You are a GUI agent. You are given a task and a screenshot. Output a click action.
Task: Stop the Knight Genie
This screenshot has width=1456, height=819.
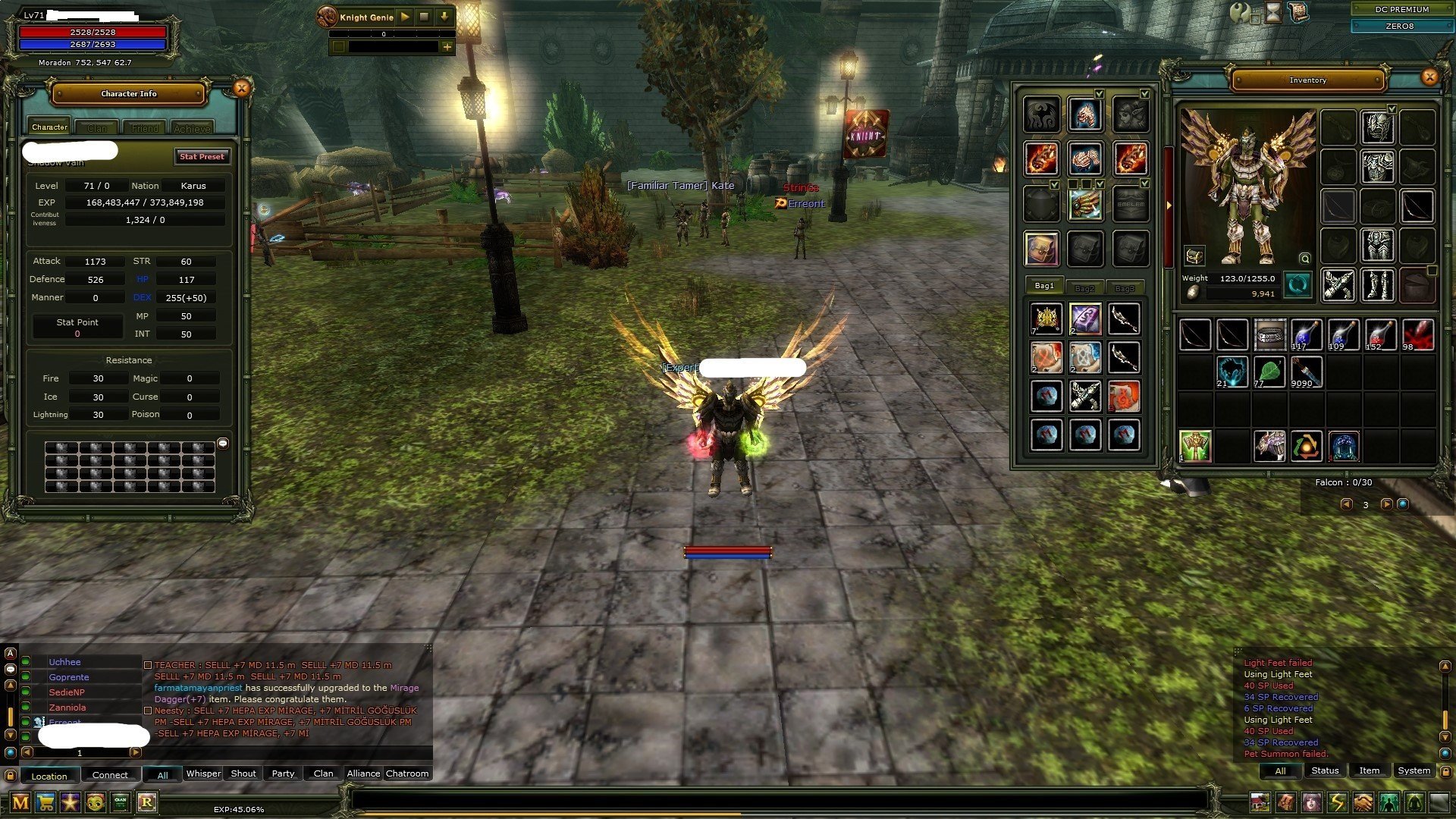[425, 17]
